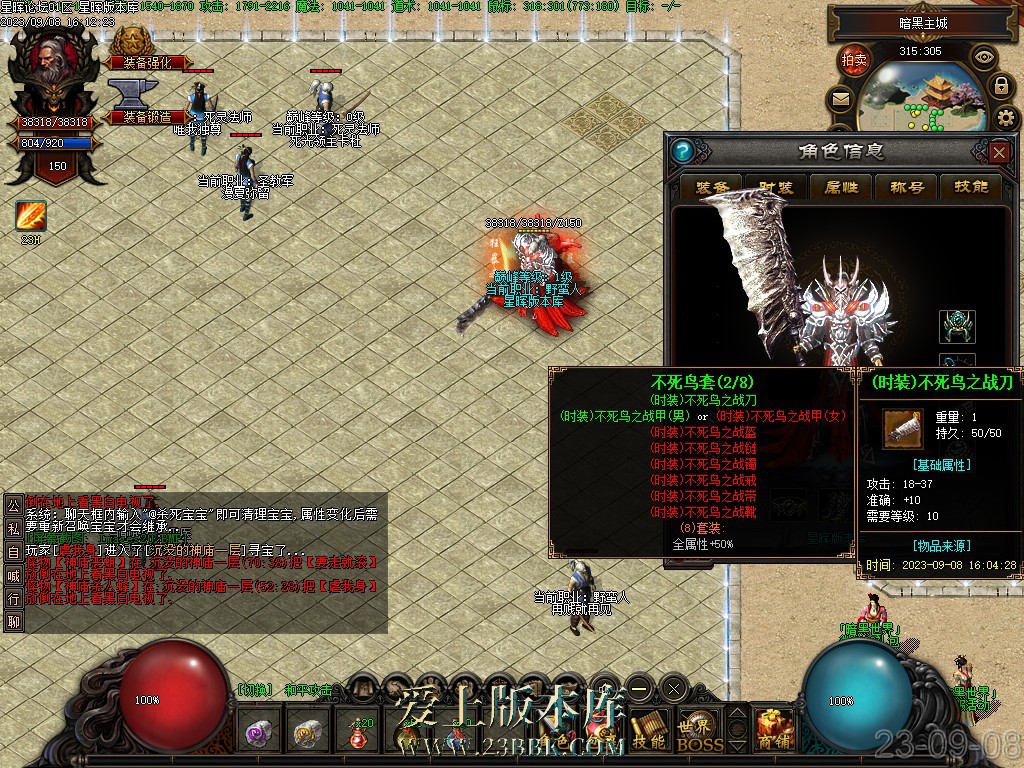Open the help question mark in 角色信息

[683, 152]
